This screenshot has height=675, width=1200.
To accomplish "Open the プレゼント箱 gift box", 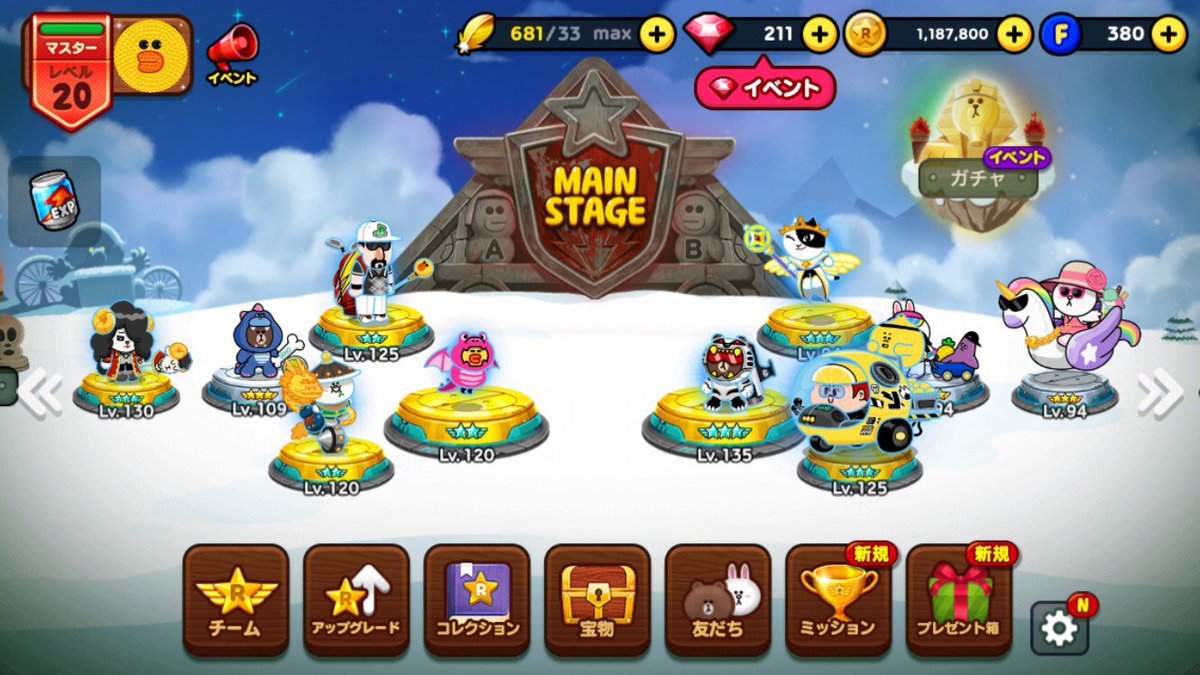I will click(x=958, y=600).
